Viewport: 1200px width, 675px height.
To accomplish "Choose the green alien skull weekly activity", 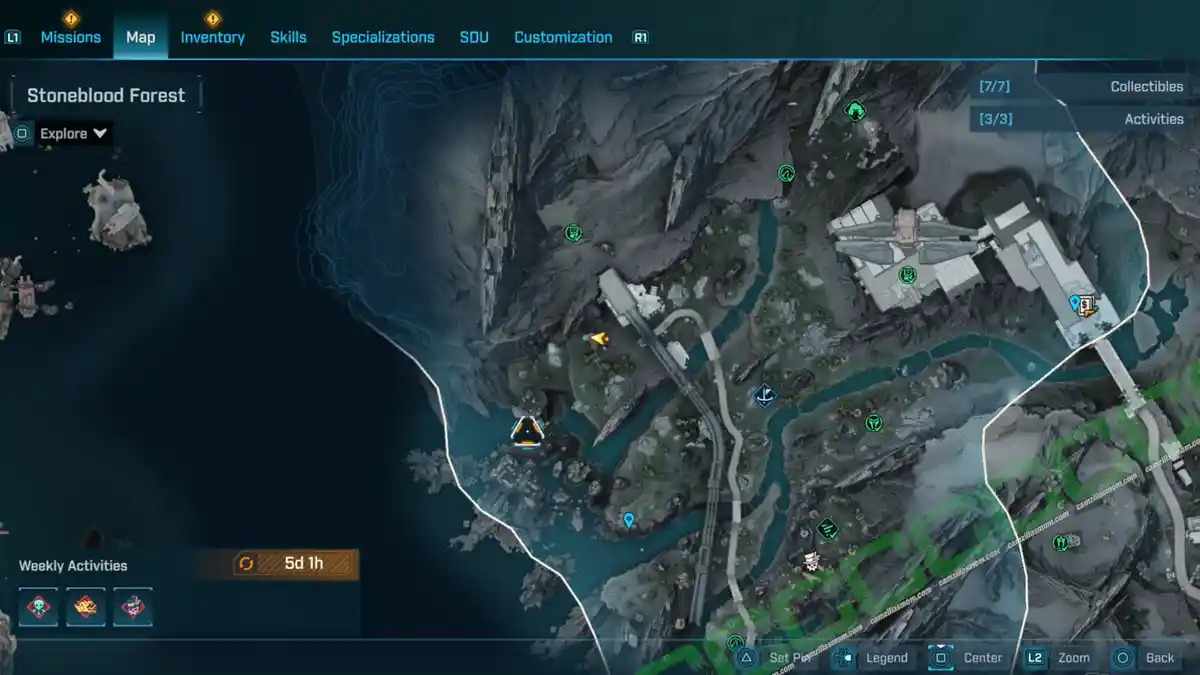I will point(39,607).
